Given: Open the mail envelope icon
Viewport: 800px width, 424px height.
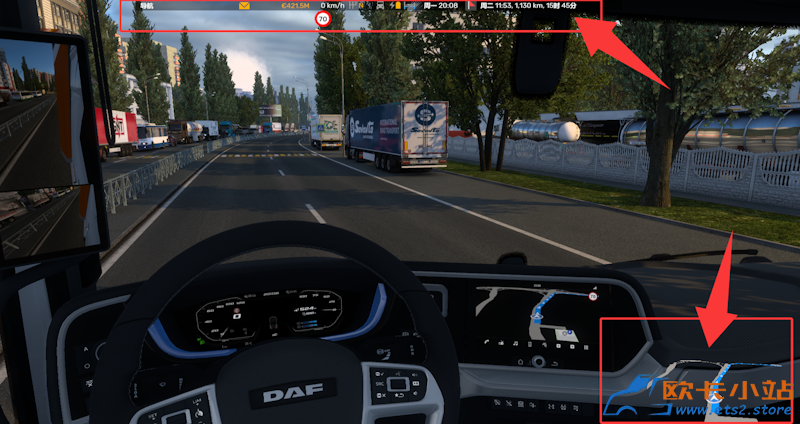Looking at the screenshot, I should click(x=244, y=6).
